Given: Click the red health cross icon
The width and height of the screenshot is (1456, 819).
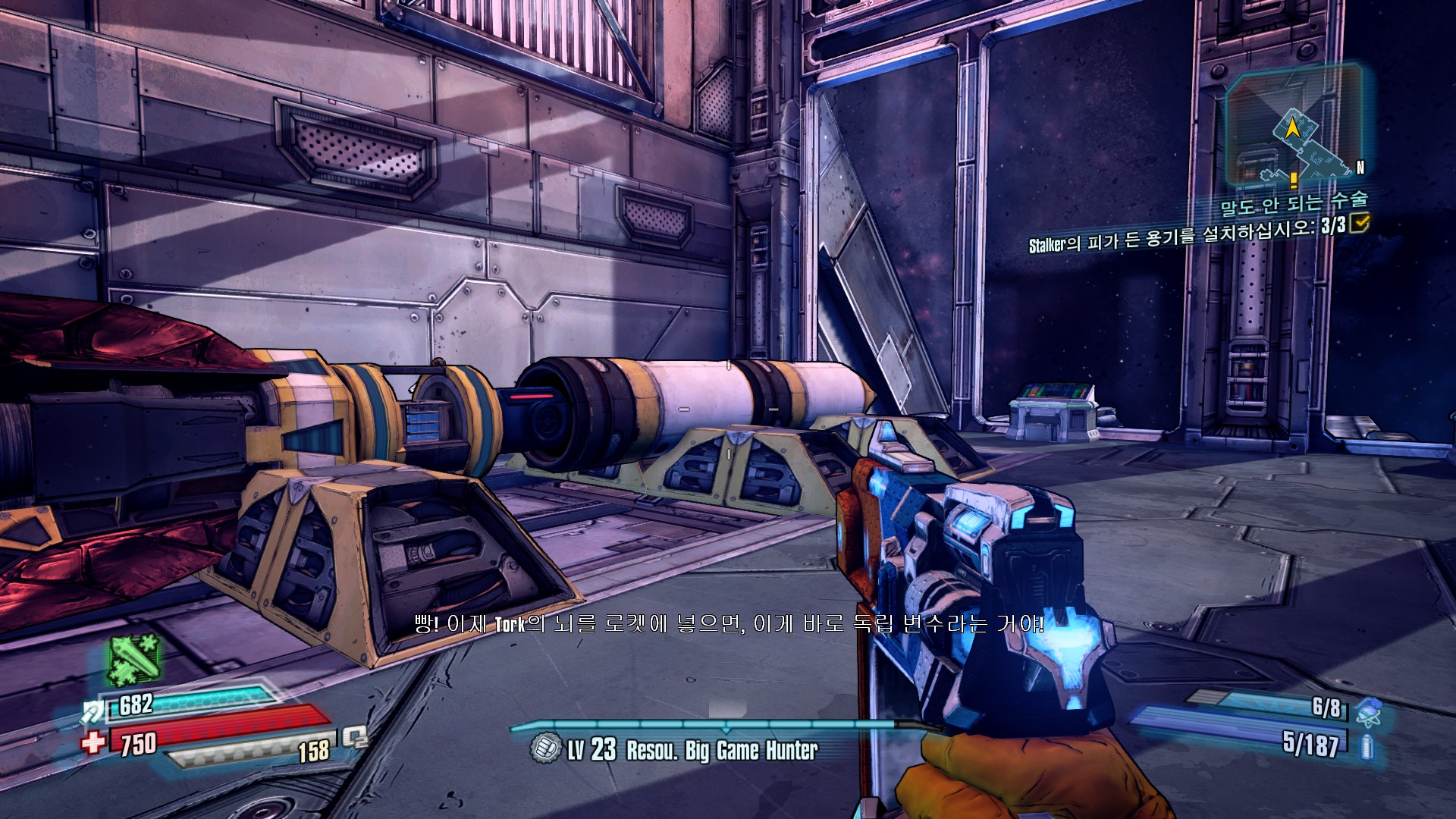Looking at the screenshot, I should 94,741.
